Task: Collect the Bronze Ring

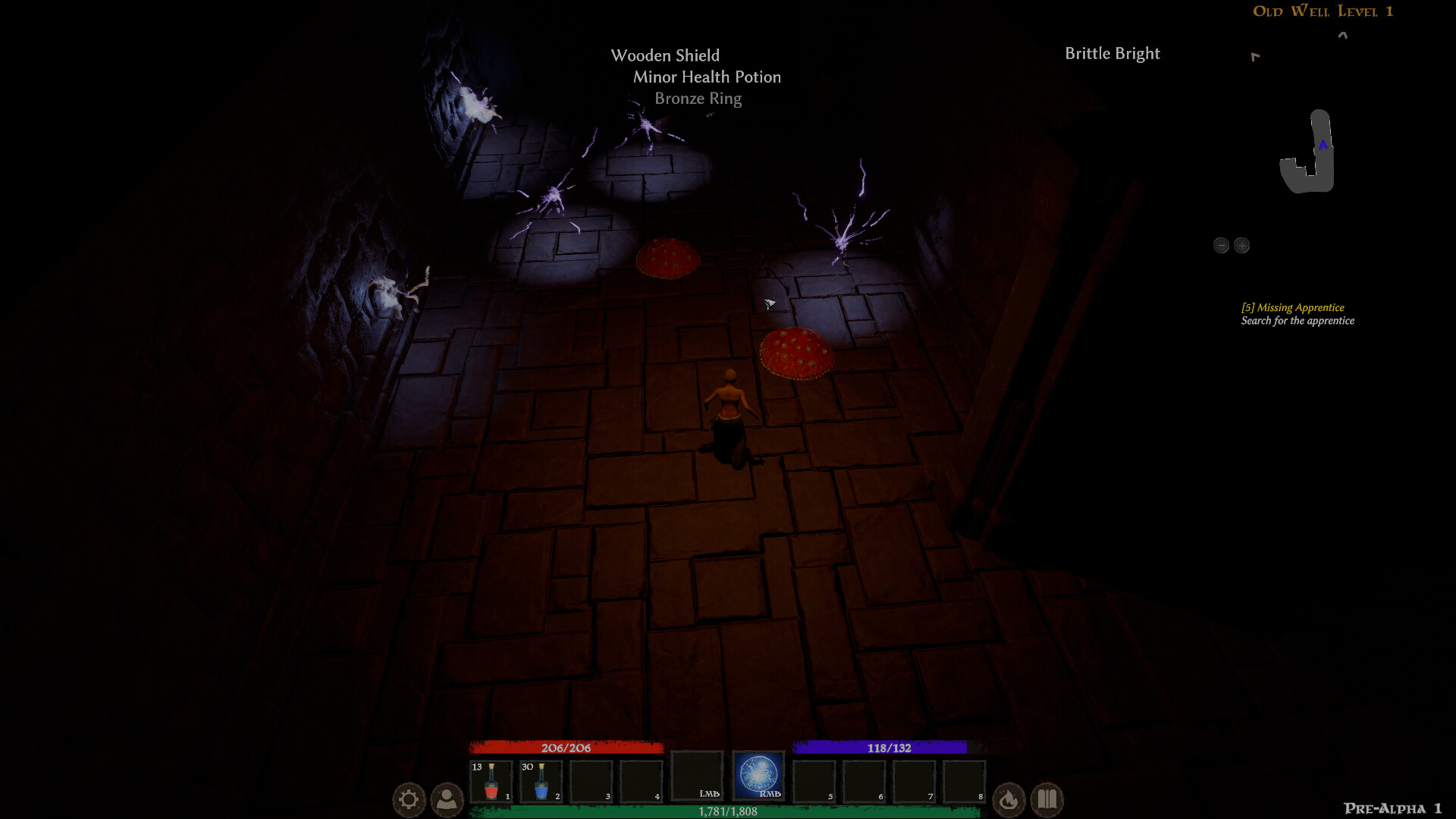Action: [697, 99]
